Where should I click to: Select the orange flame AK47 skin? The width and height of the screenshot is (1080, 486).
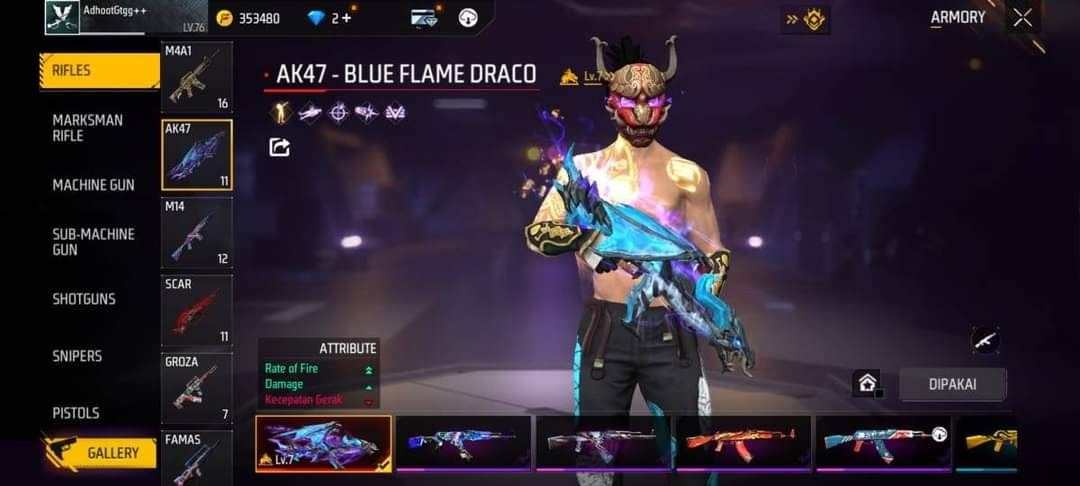tap(742, 441)
